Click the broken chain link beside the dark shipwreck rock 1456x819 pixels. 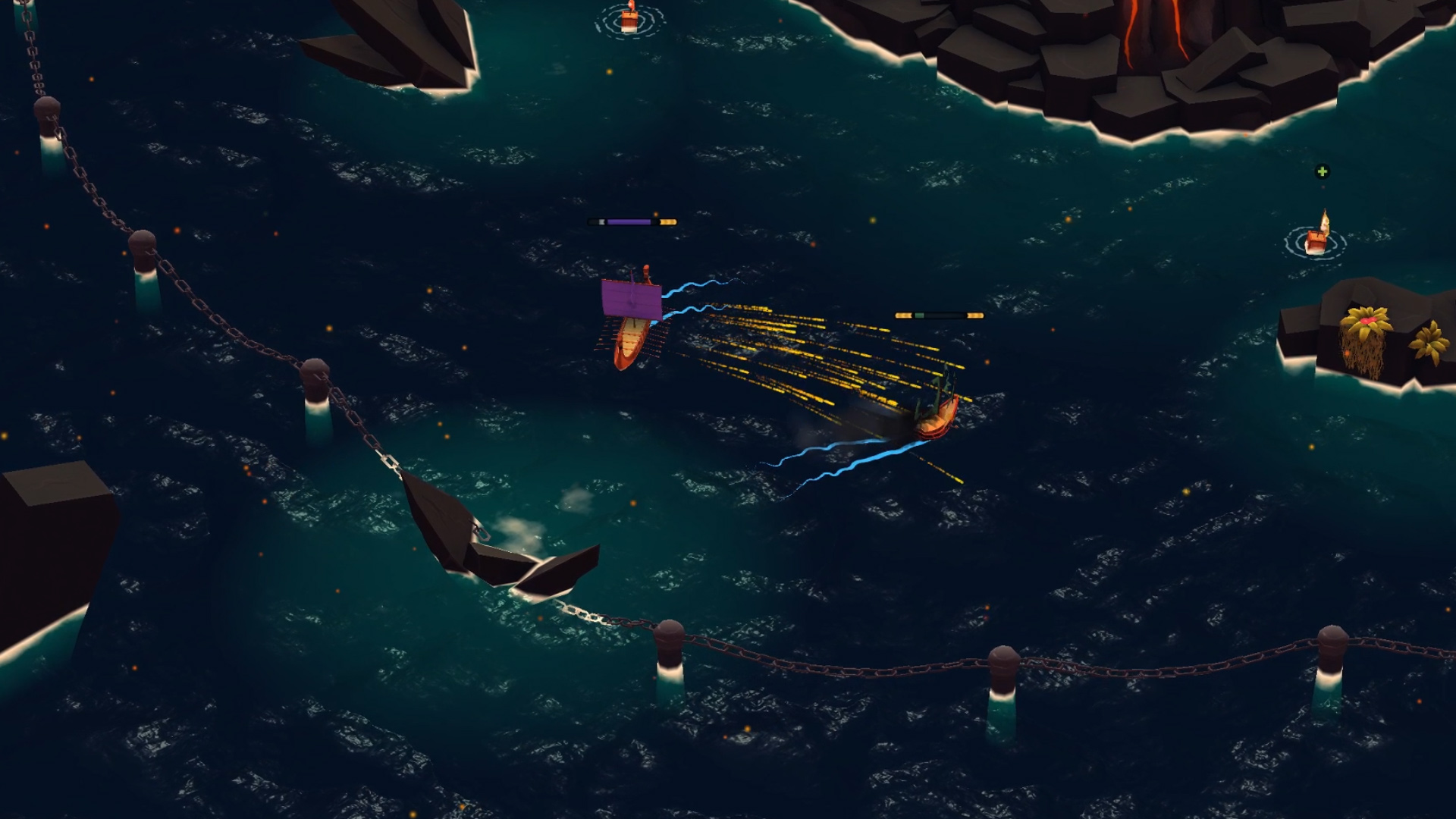click(480, 531)
